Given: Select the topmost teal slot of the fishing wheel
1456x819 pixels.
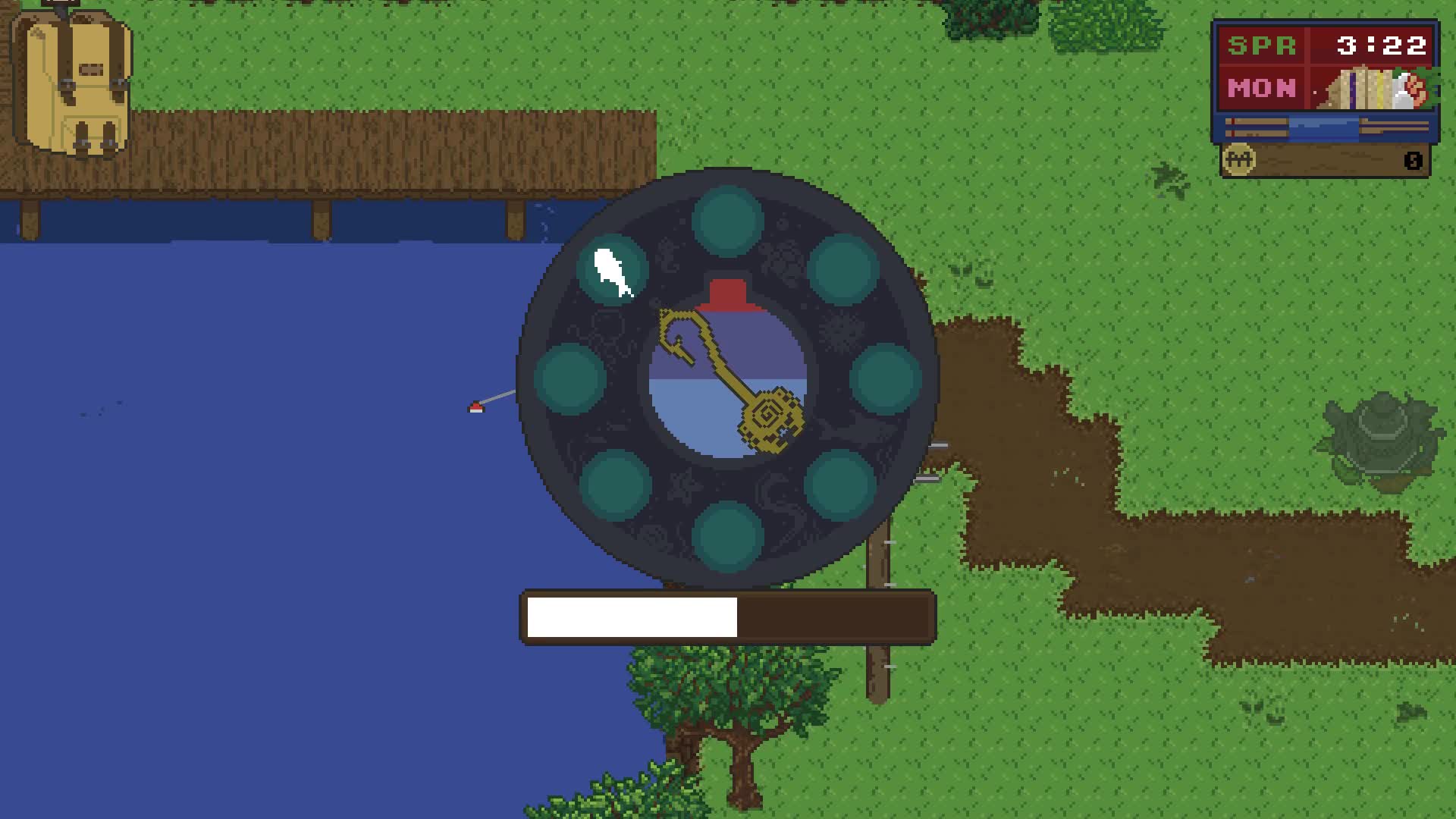Looking at the screenshot, I should click(726, 218).
